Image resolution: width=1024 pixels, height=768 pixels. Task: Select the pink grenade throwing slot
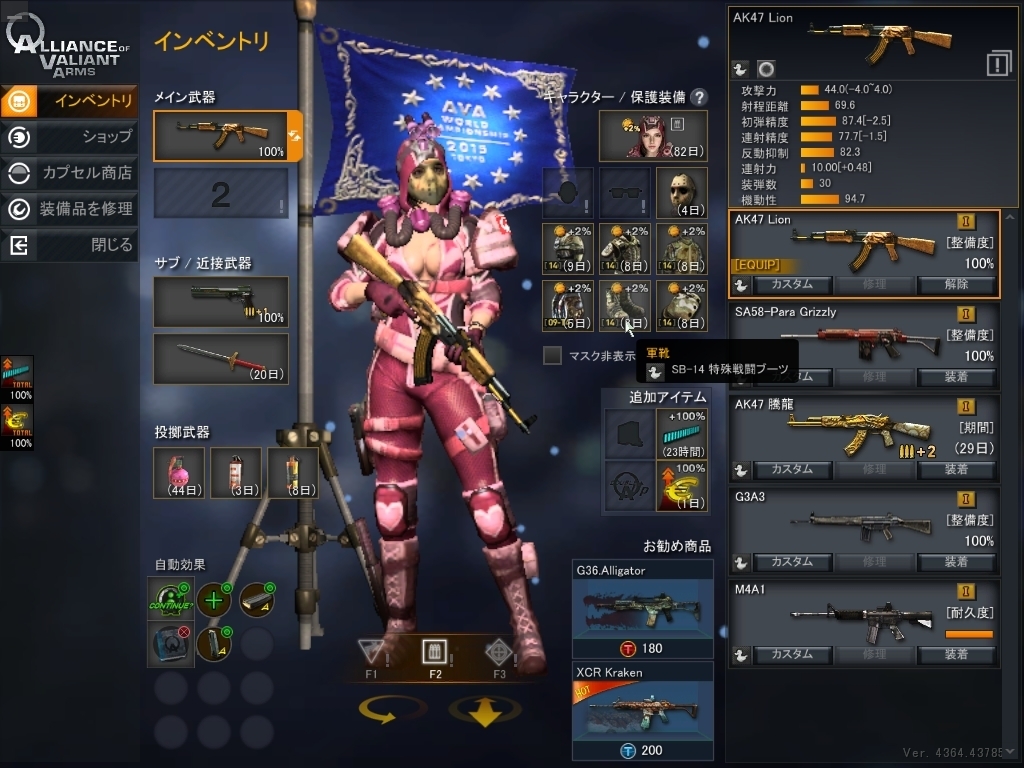coord(179,472)
